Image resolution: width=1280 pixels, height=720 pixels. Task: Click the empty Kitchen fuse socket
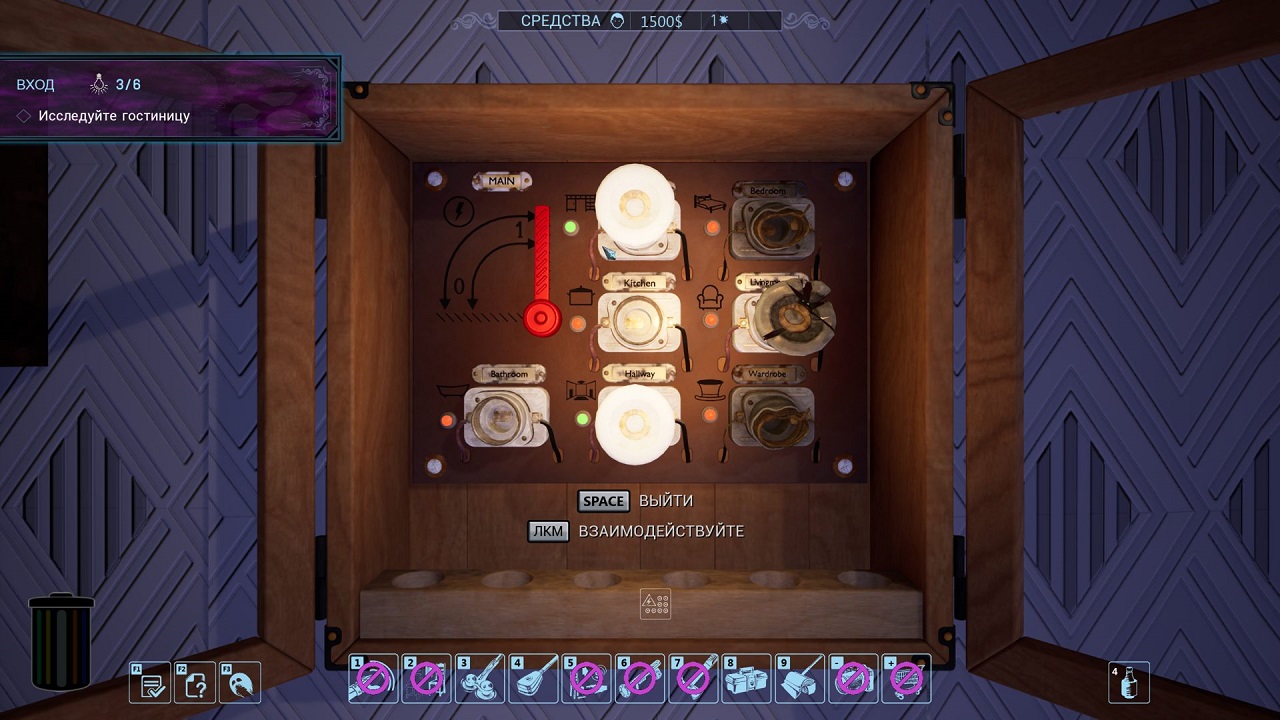pyautogui.click(x=639, y=322)
